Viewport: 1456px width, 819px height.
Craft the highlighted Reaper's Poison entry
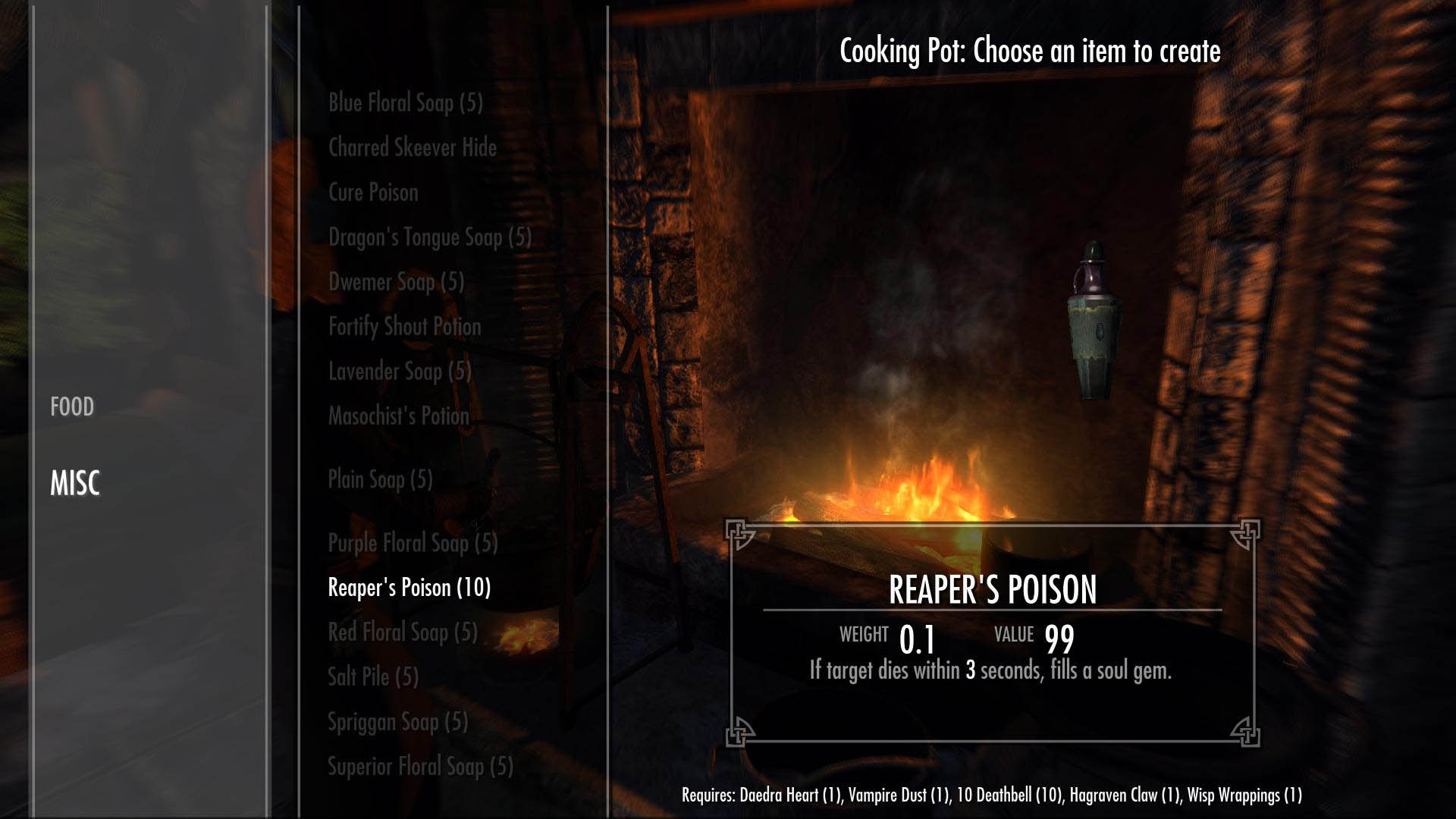[x=409, y=588]
